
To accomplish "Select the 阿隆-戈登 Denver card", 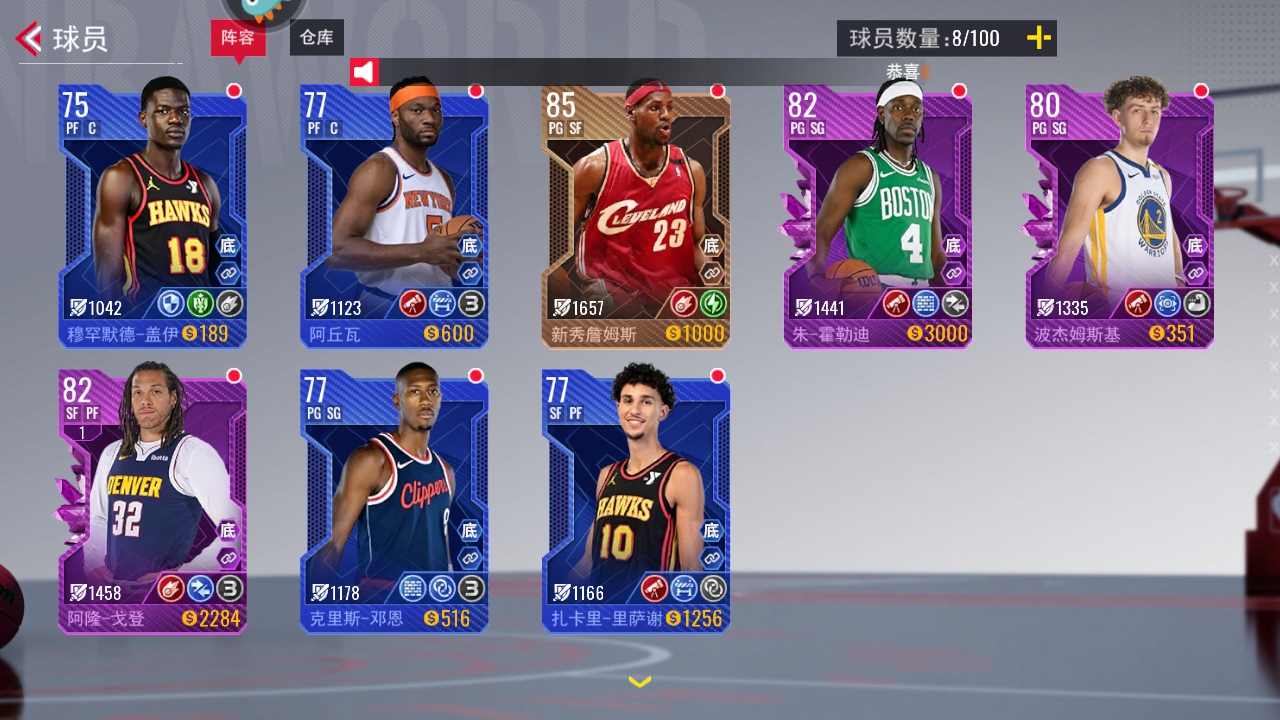I will (x=153, y=500).
